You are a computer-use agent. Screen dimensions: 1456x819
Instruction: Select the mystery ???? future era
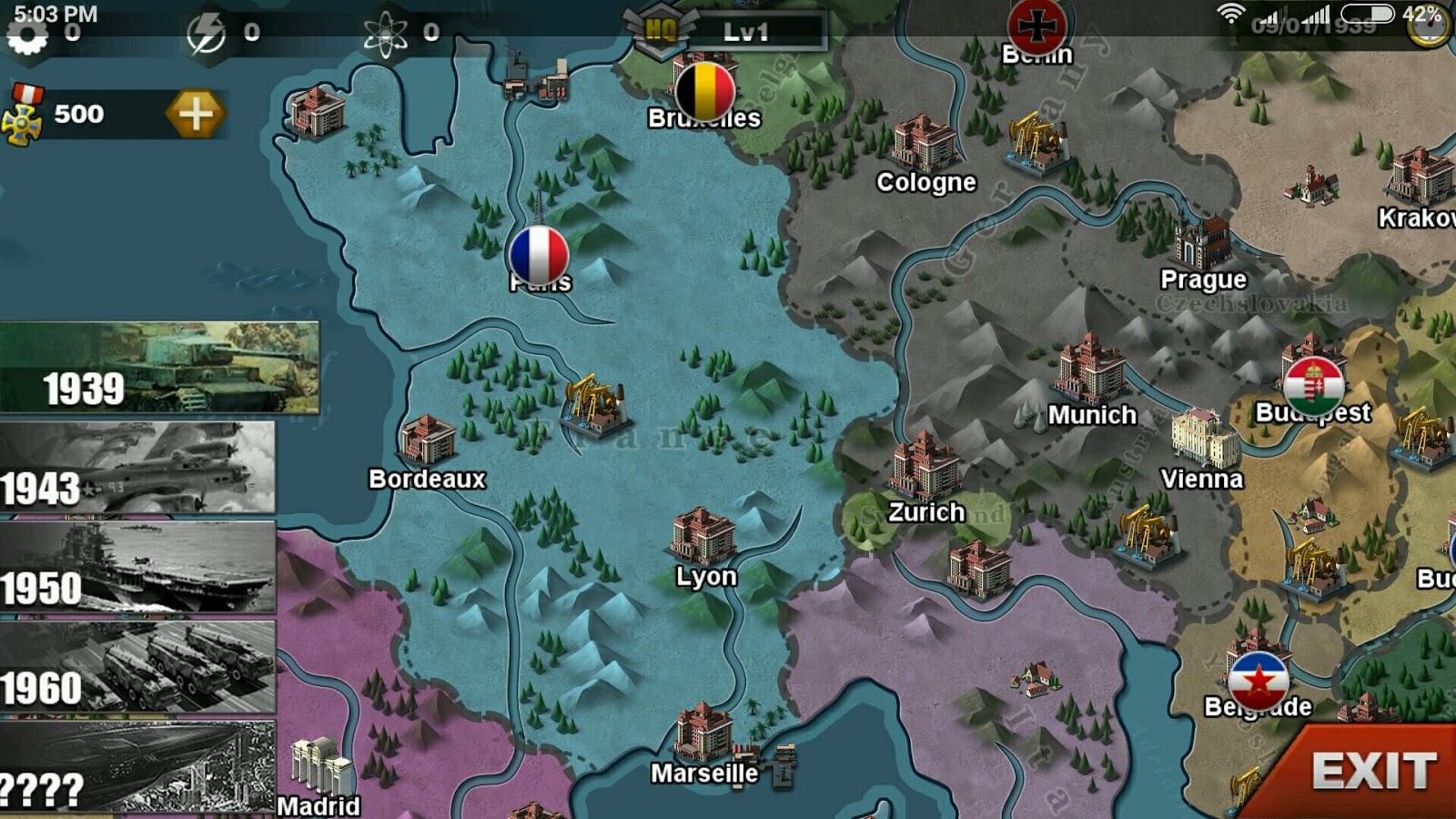136,767
